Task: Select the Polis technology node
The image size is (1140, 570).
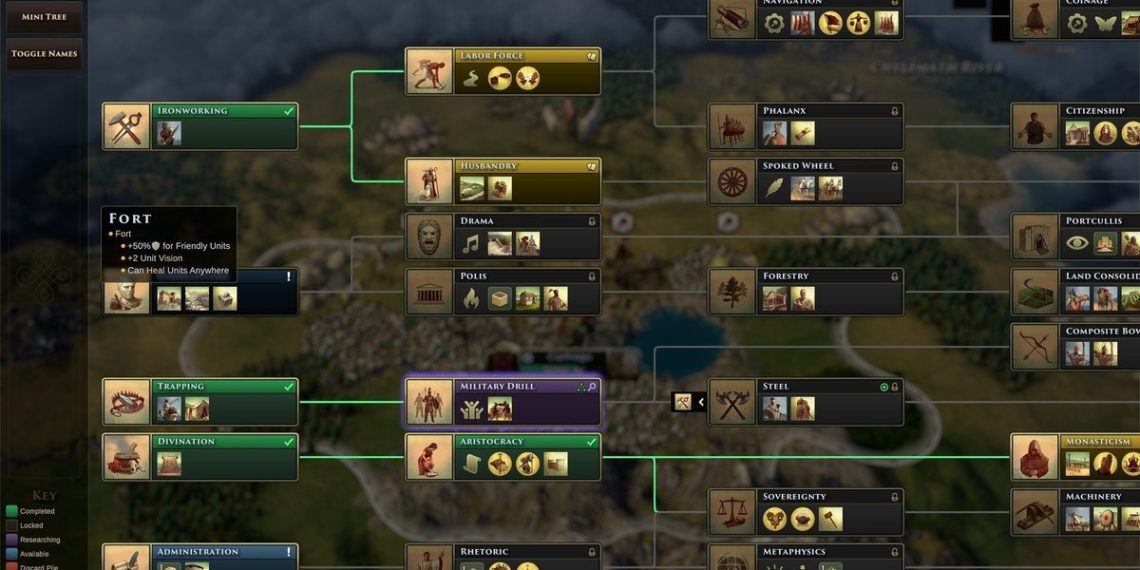Action: coord(502,292)
